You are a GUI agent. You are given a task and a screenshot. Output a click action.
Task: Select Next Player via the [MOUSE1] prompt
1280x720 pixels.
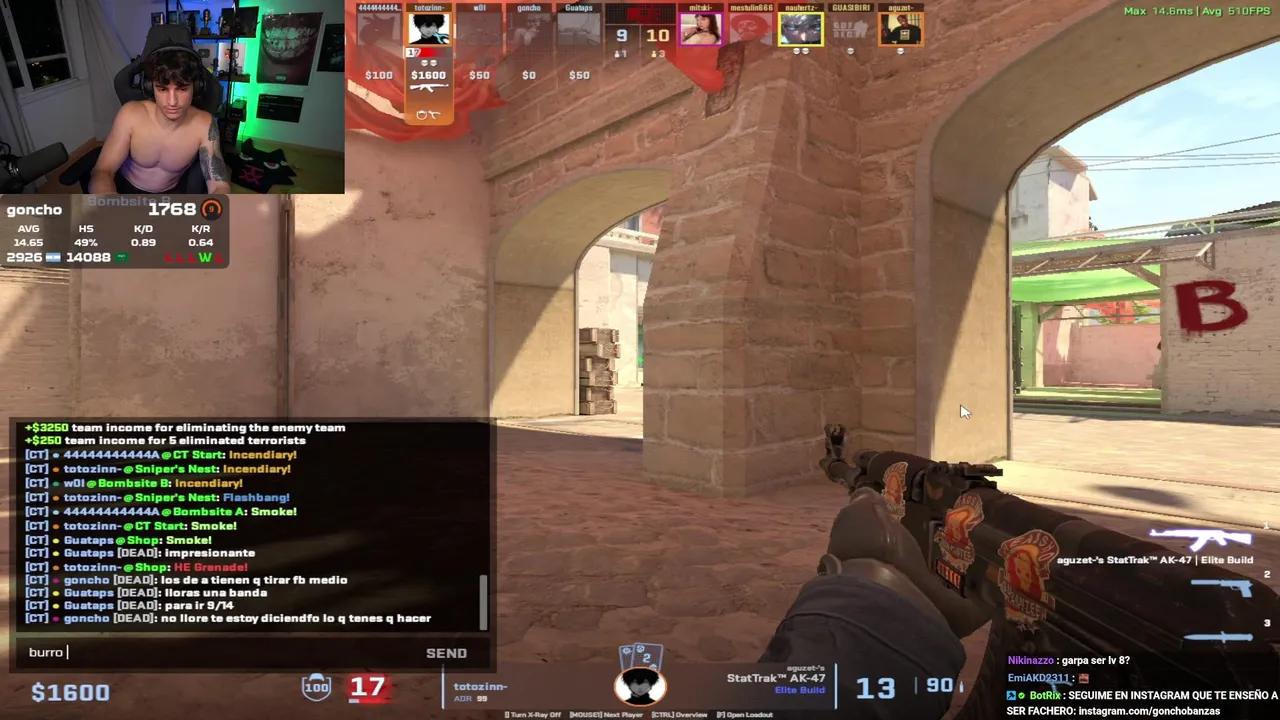click(606, 714)
